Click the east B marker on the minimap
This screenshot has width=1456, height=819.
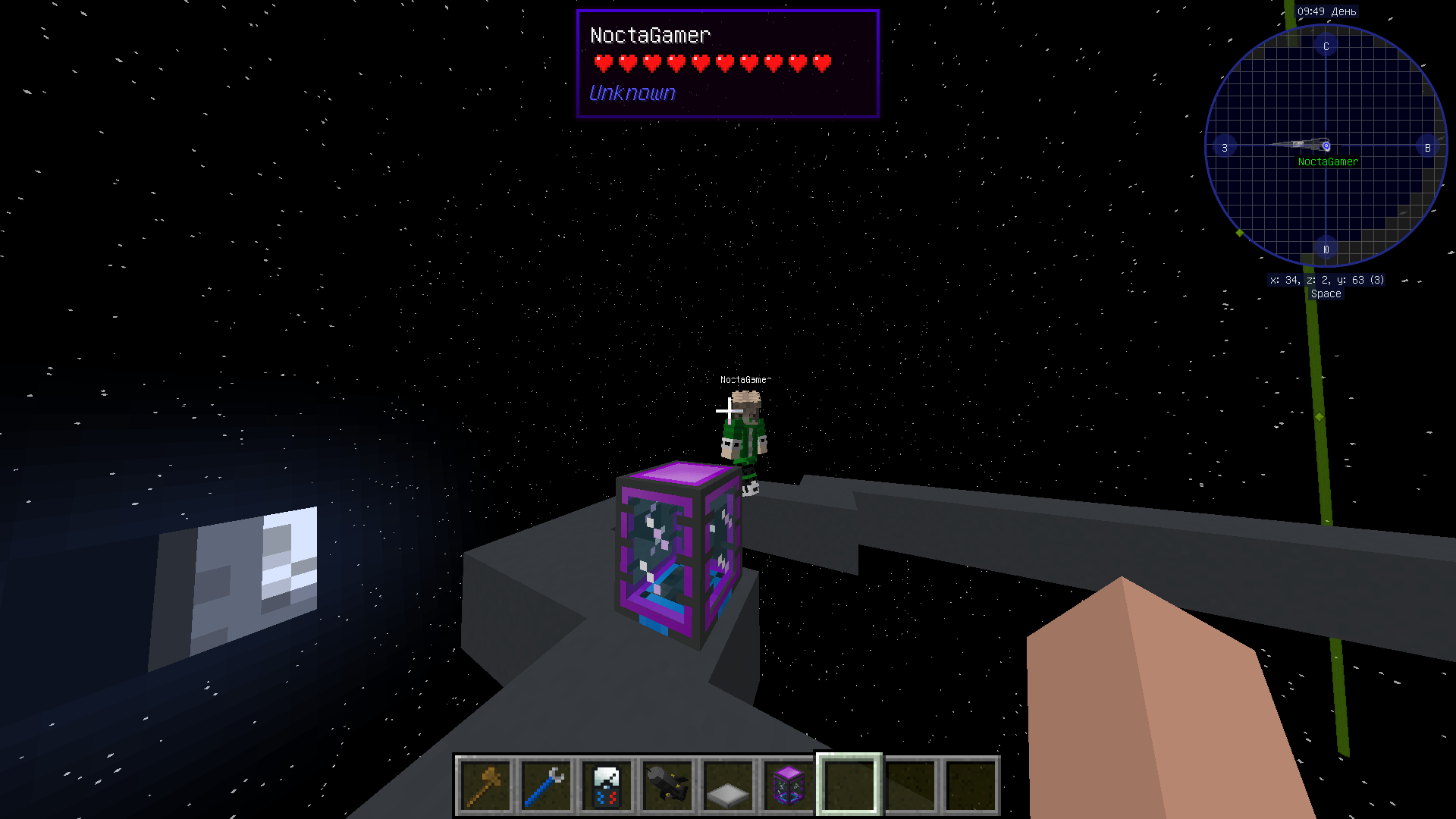[1429, 147]
